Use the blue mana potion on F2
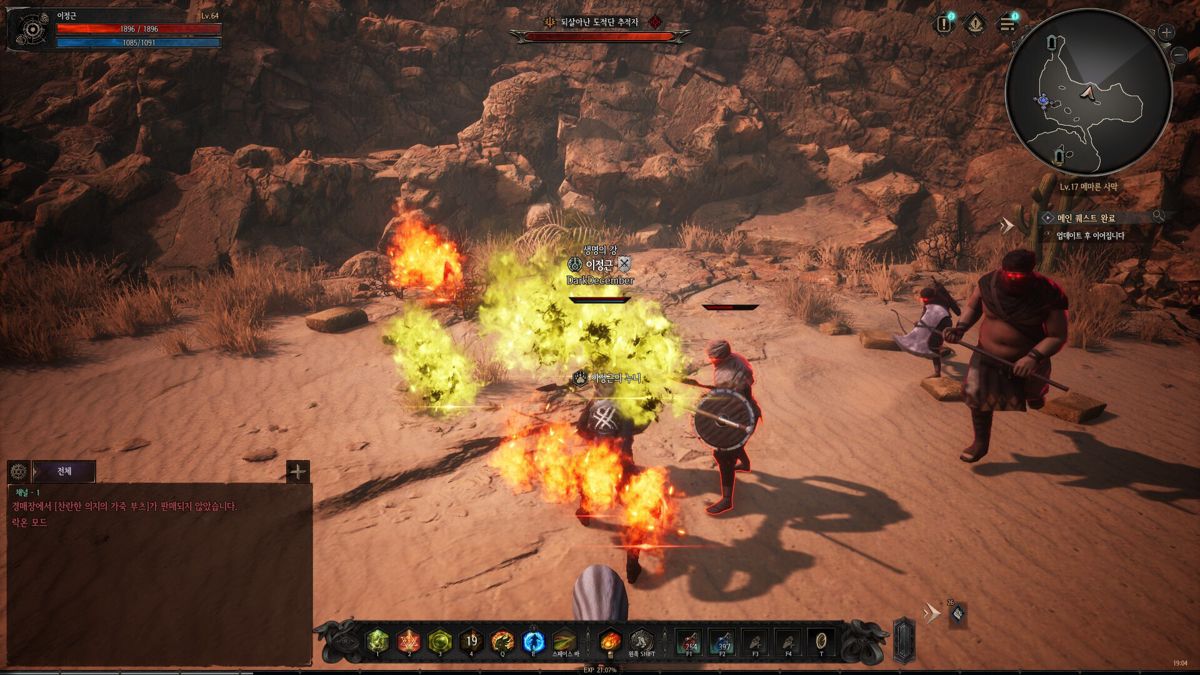 (723, 641)
